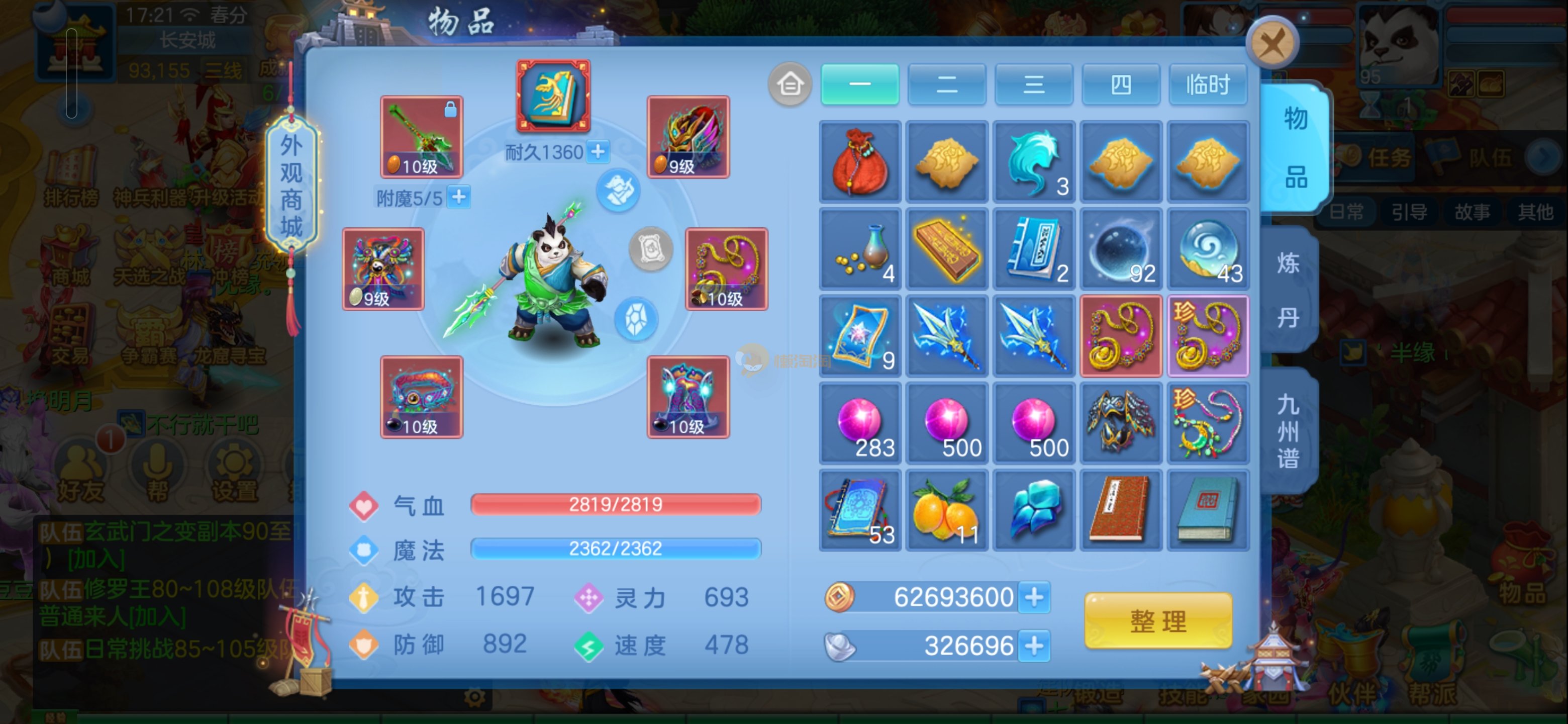Select the gold ingot bar item
Image resolution: width=1568 pixels, height=724 pixels.
946,248
